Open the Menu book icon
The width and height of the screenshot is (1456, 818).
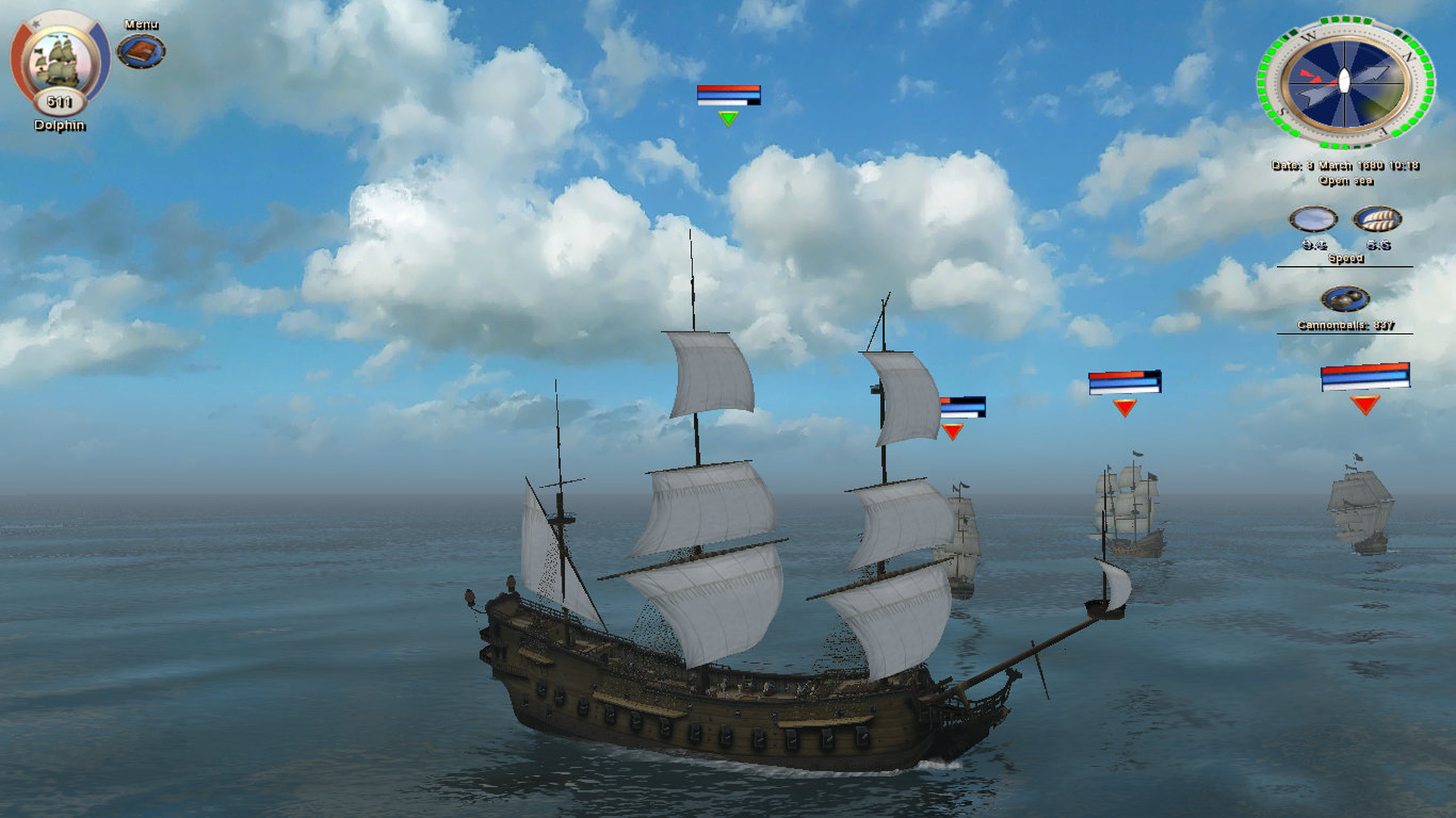[x=141, y=52]
